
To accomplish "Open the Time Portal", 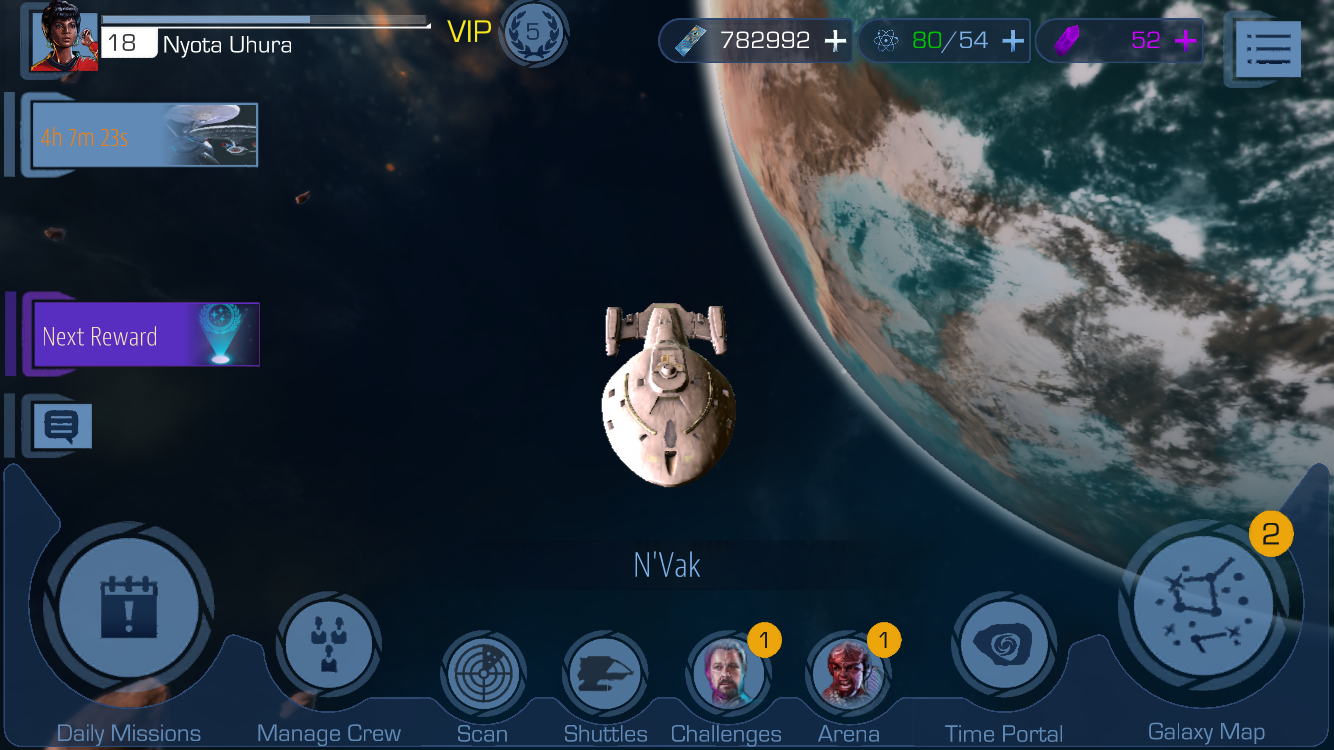I will pos(1003,646).
